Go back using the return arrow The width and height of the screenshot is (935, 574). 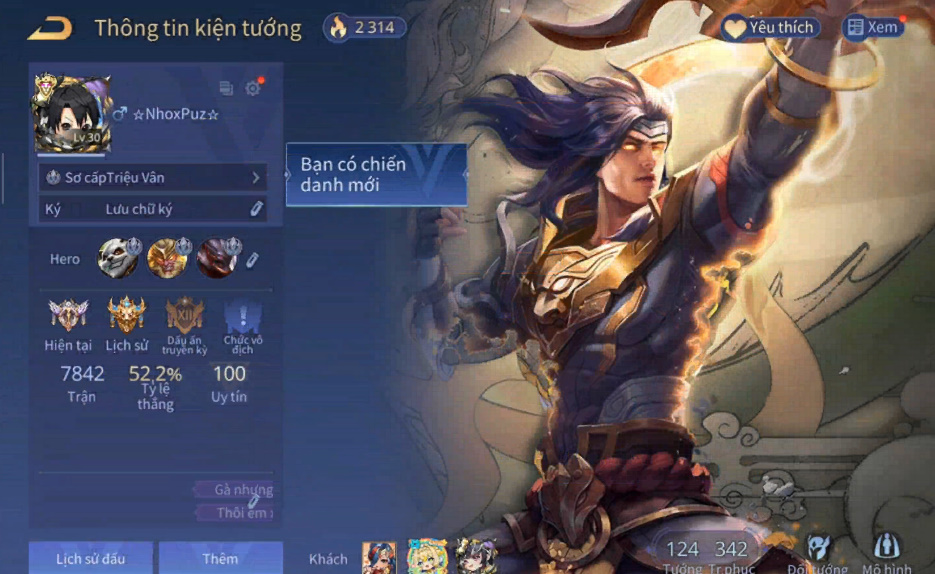point(49,28)
